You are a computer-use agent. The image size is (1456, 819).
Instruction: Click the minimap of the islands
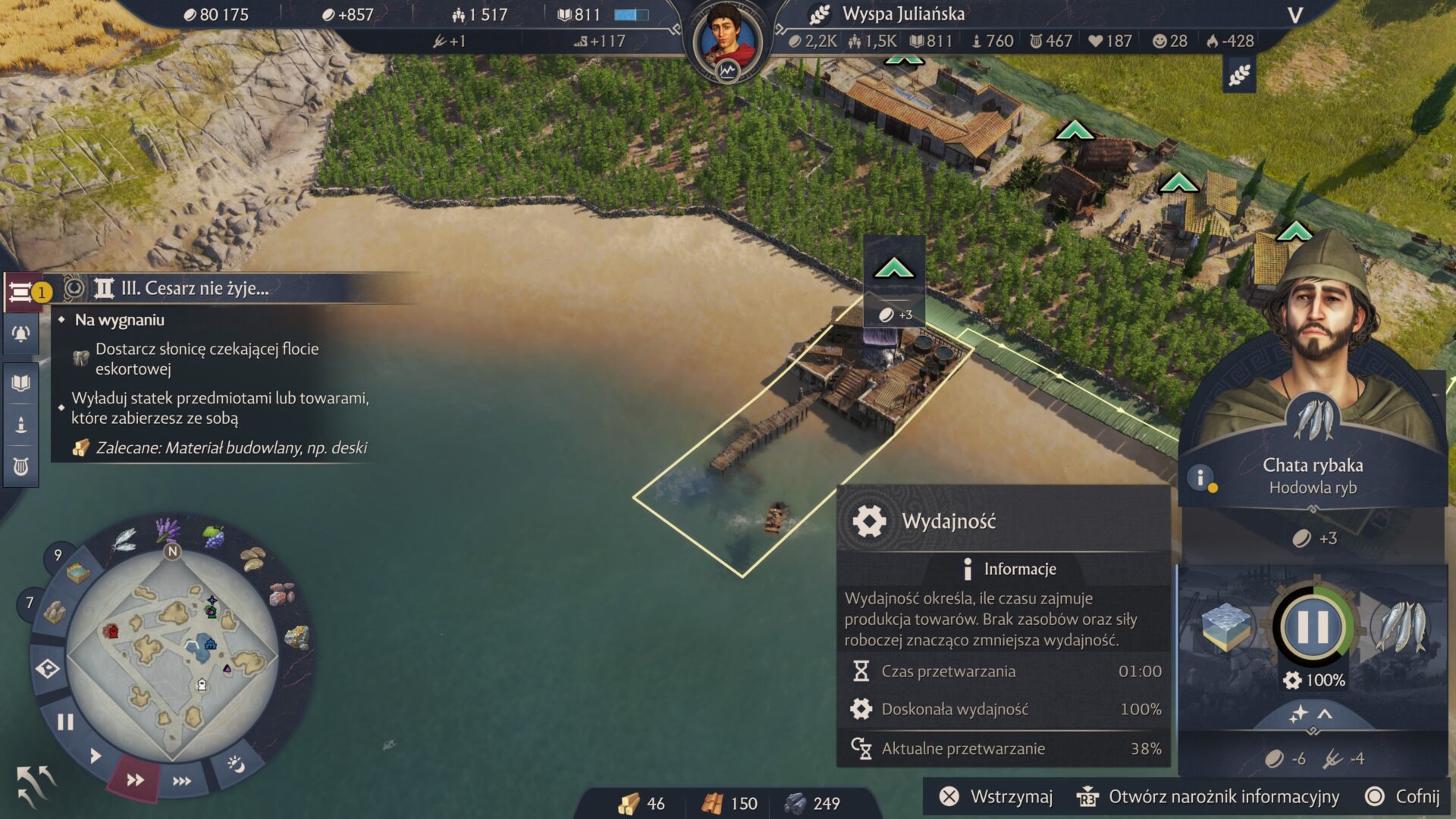click(x=173, y=654)
